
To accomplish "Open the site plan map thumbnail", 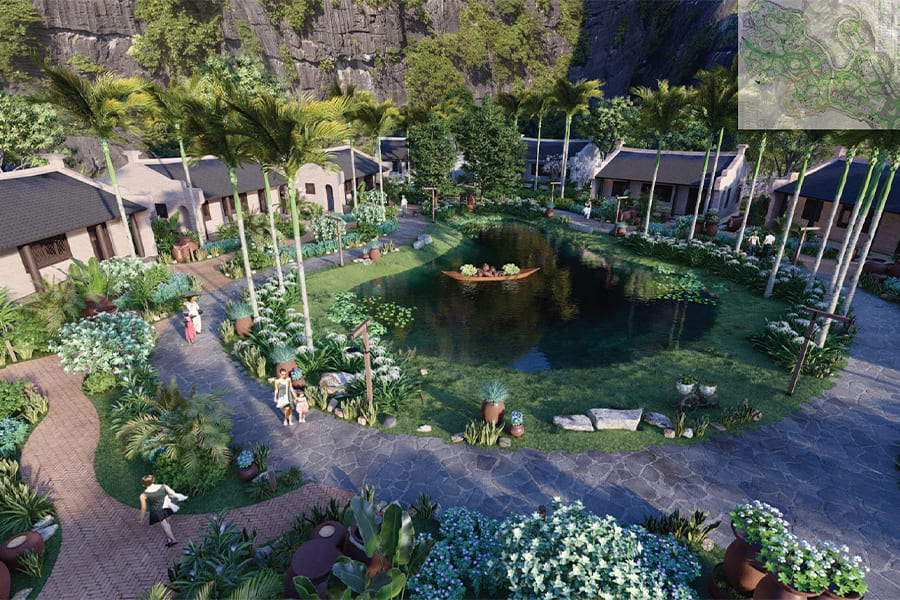I will point(818,64).
